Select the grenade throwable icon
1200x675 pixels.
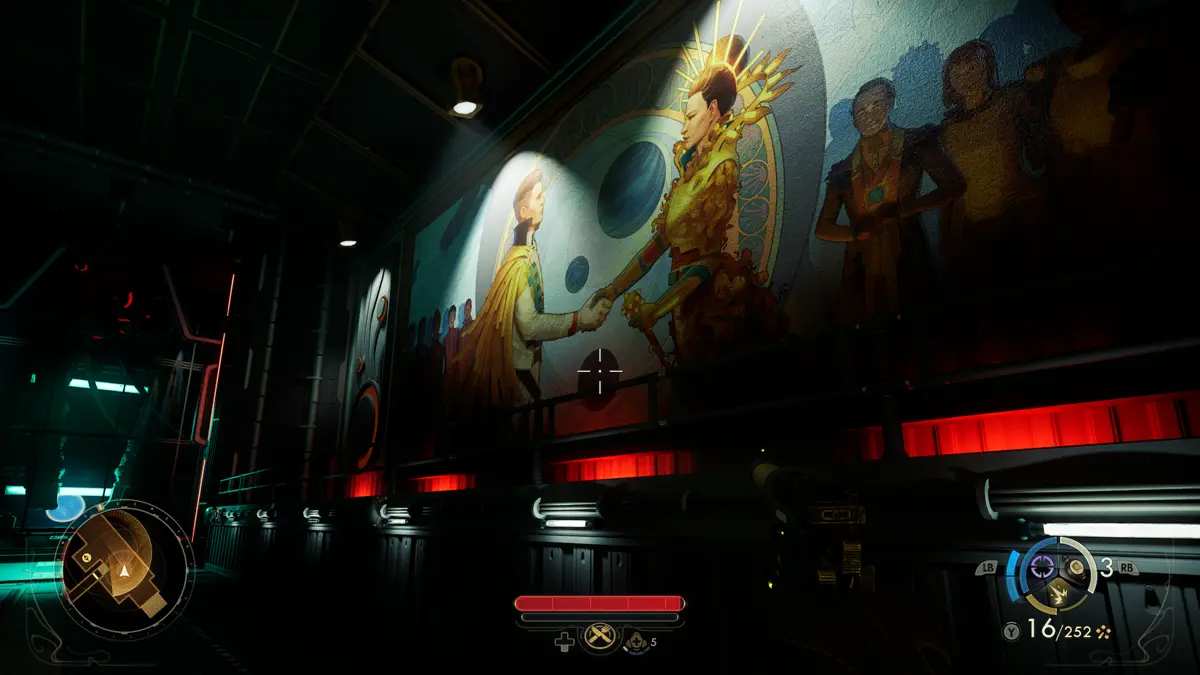point(1075,567)
